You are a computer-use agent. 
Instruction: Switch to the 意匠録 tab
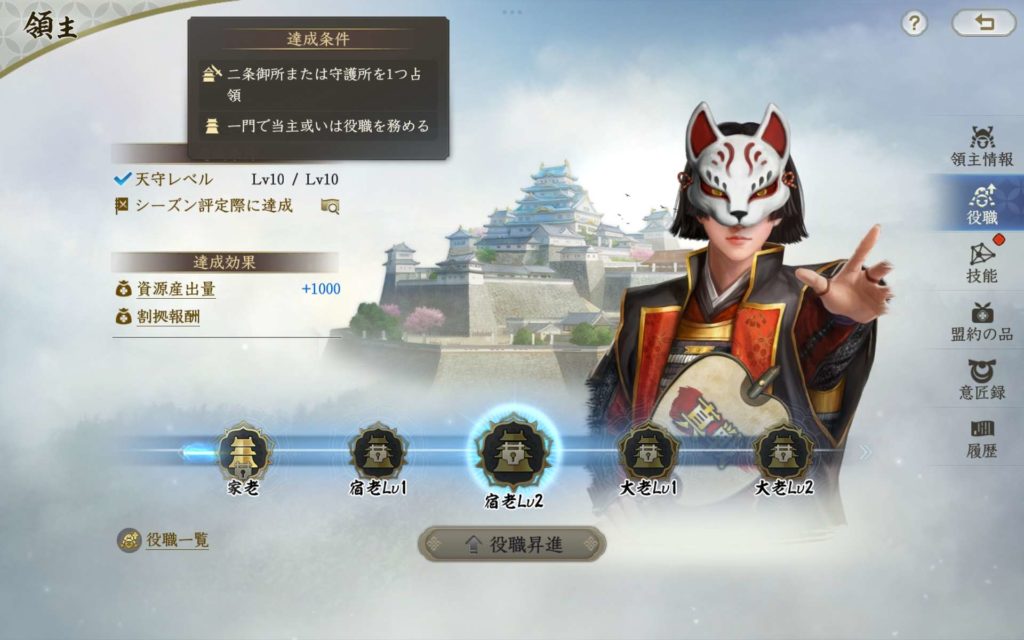click(981, 380)
